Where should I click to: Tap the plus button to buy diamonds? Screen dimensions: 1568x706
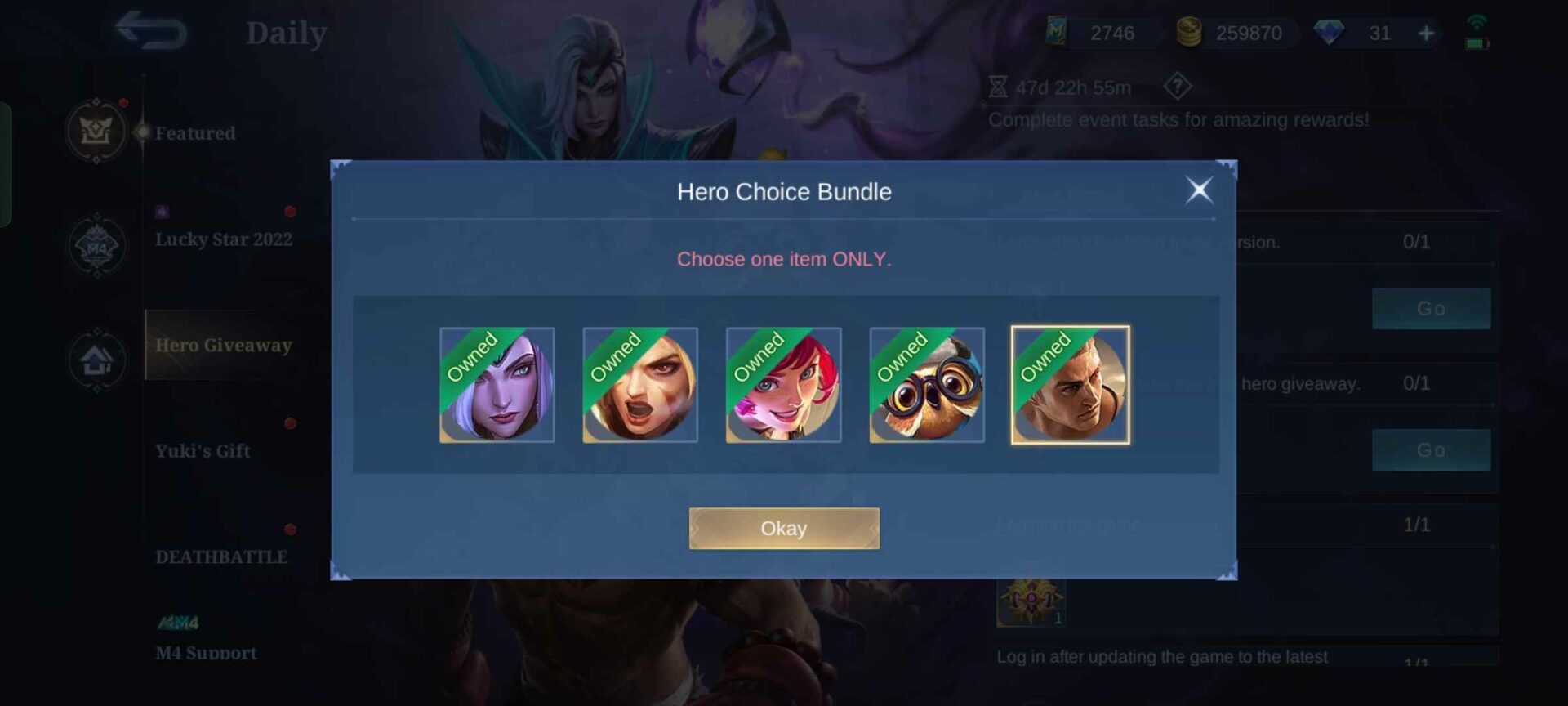(x=1425, y=34)
